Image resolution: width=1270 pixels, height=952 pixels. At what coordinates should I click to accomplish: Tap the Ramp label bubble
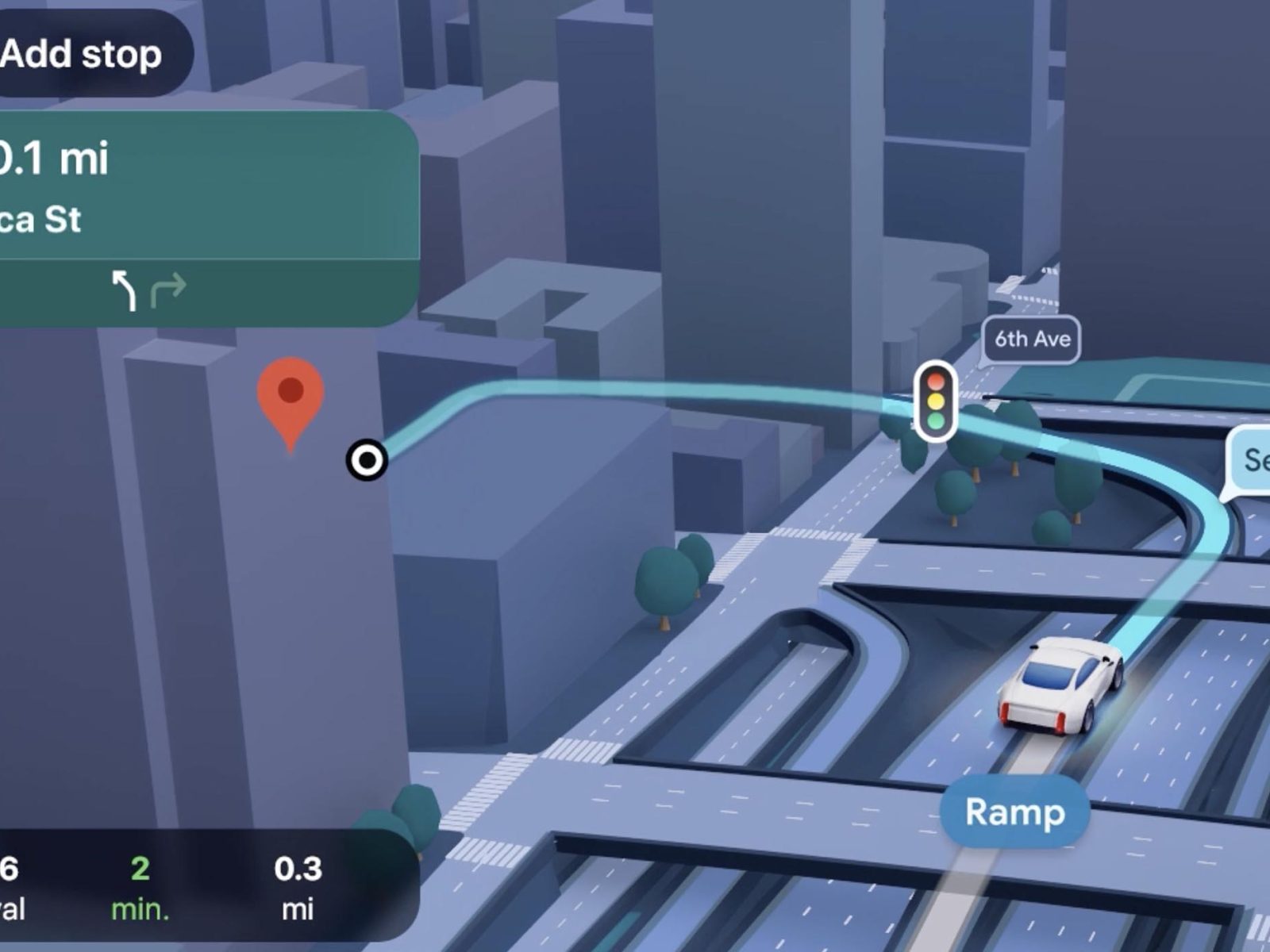tap(1014, 812)
